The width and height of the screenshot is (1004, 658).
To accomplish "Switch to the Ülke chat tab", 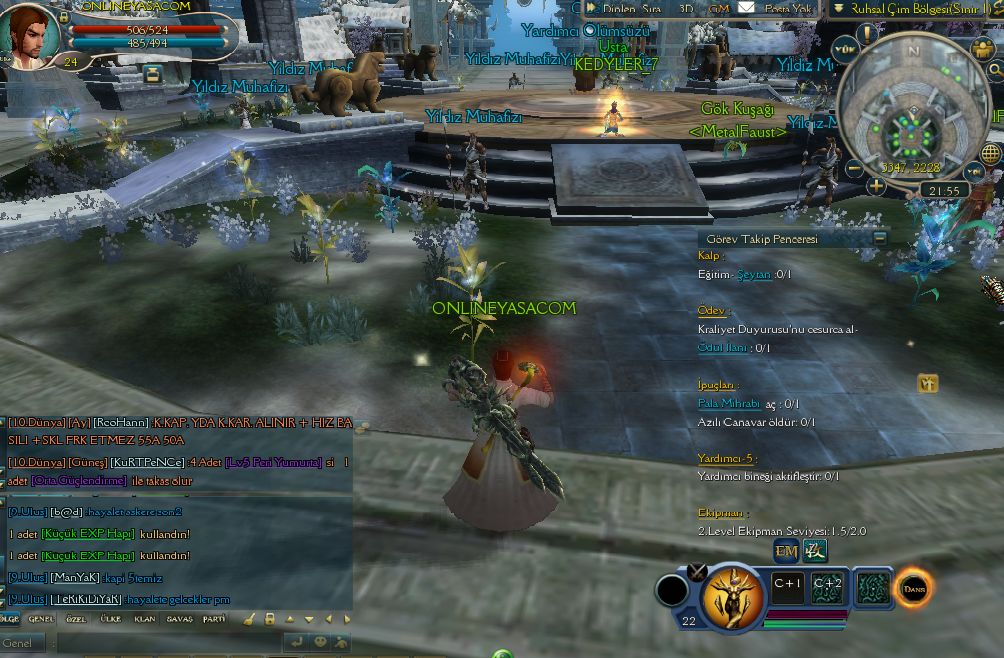I will point(110,619).
